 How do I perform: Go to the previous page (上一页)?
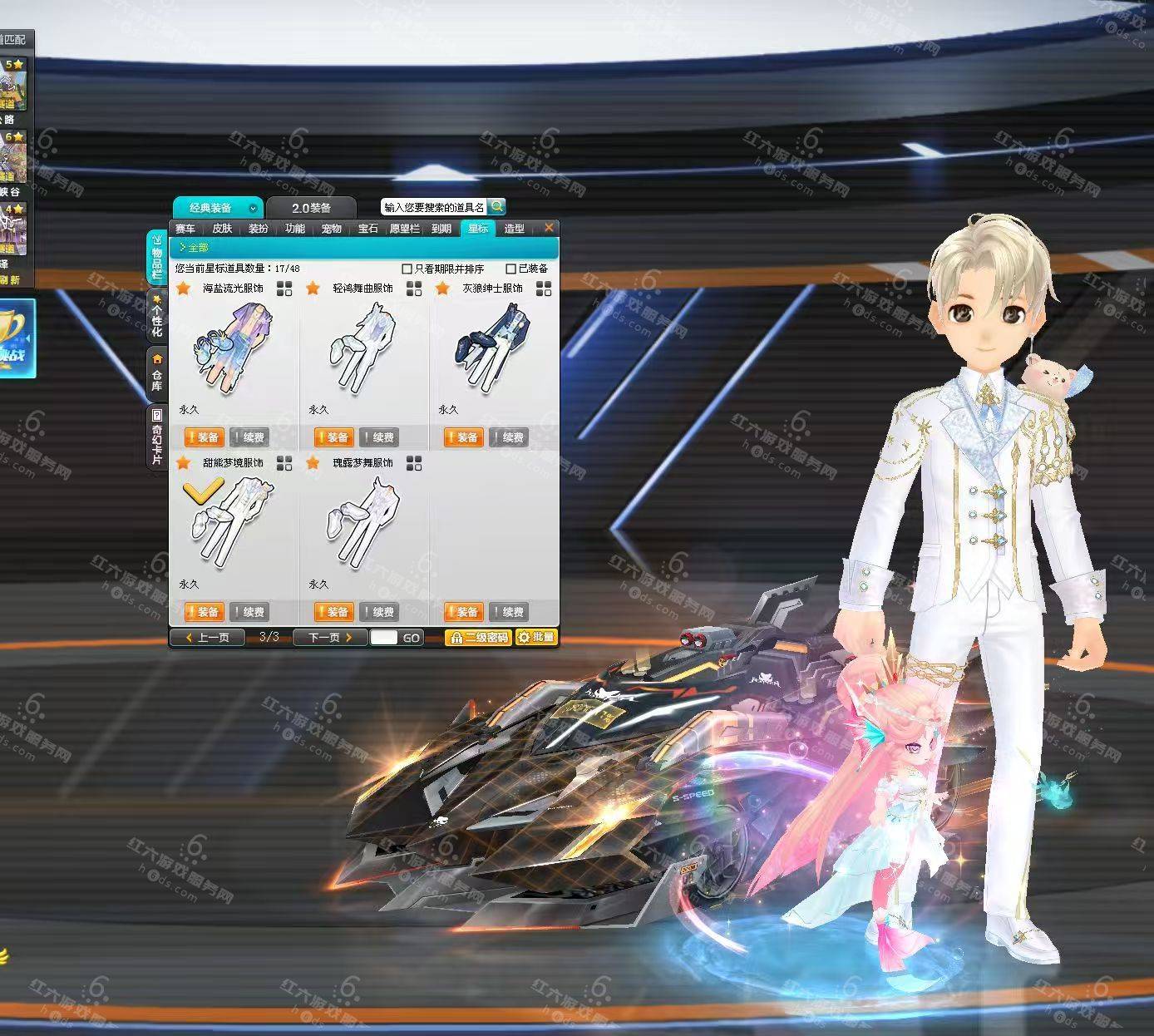[x=208, y=638]
